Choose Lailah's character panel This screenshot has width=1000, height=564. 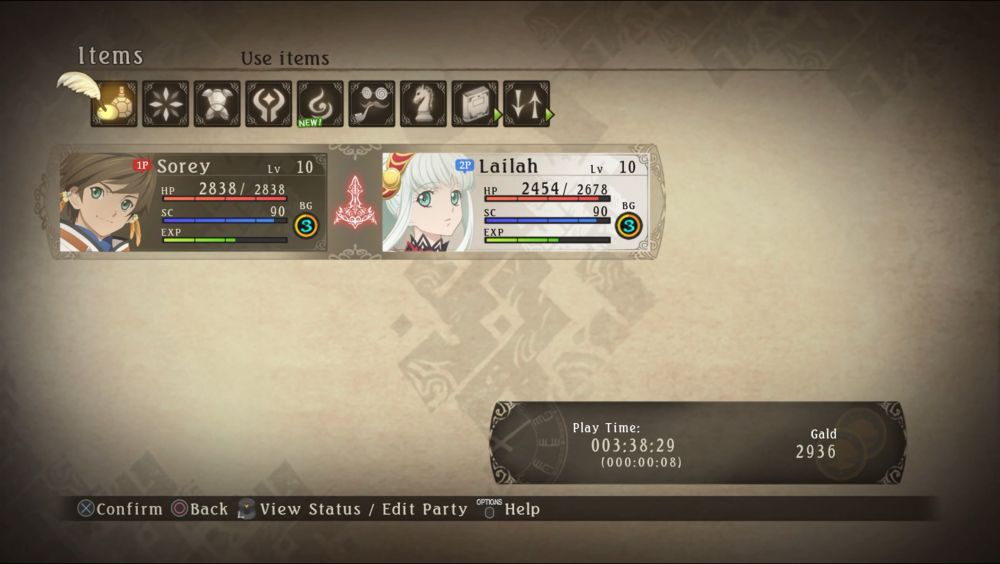point(515,203)
